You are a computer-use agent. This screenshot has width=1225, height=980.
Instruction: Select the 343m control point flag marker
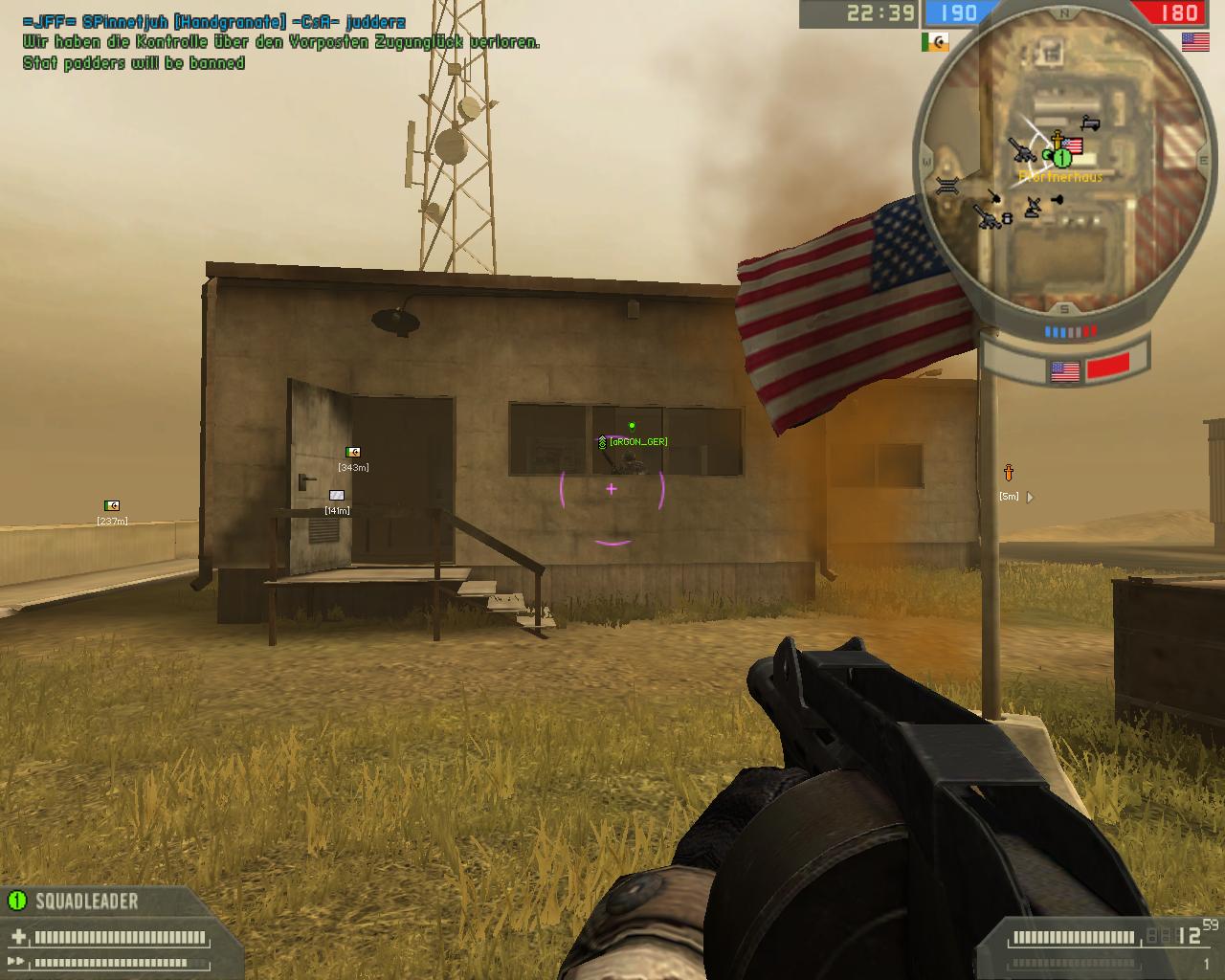(353, 452)
